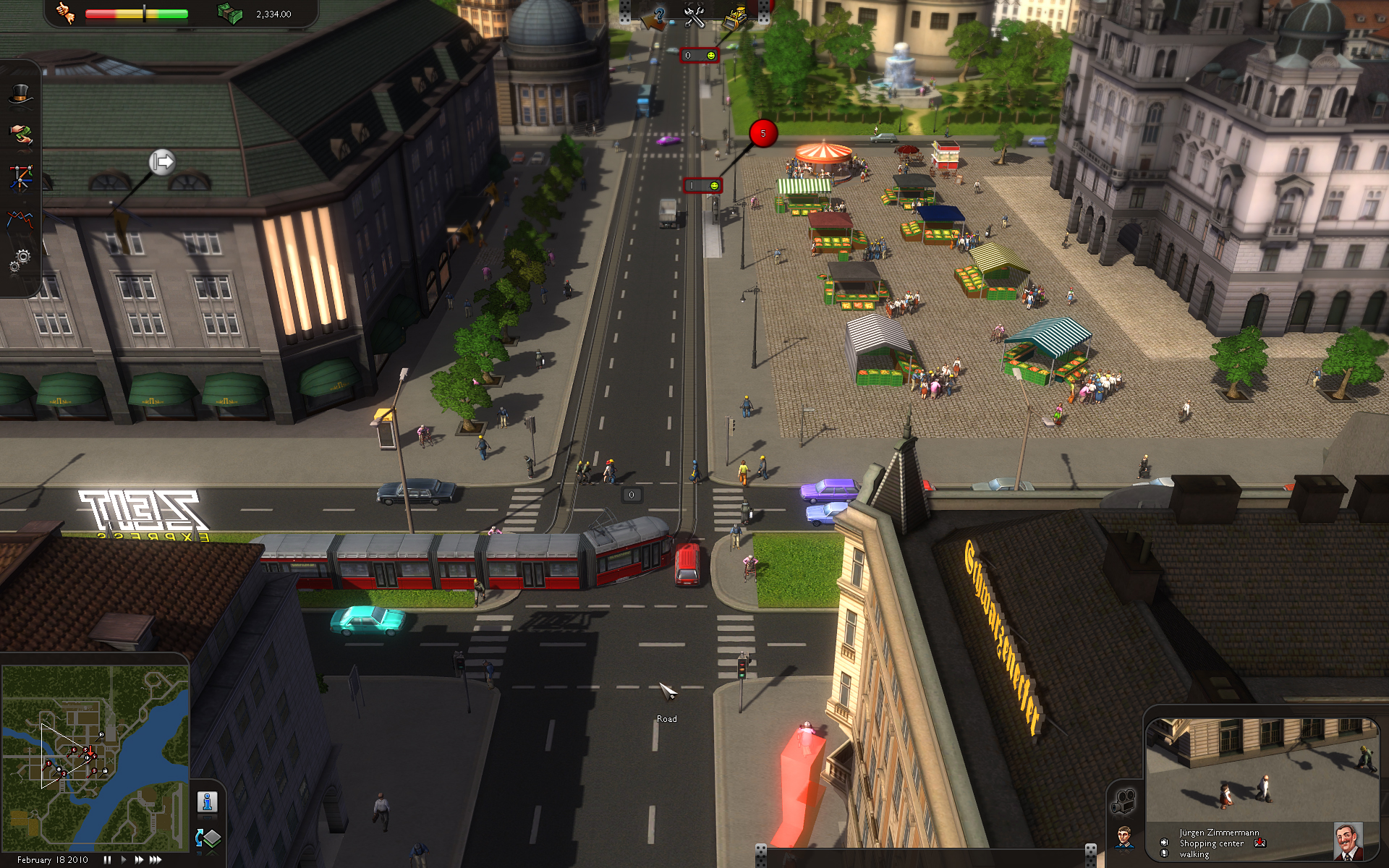
Task: Select fastest game speed triple-arrow
Action: (154, 860)
